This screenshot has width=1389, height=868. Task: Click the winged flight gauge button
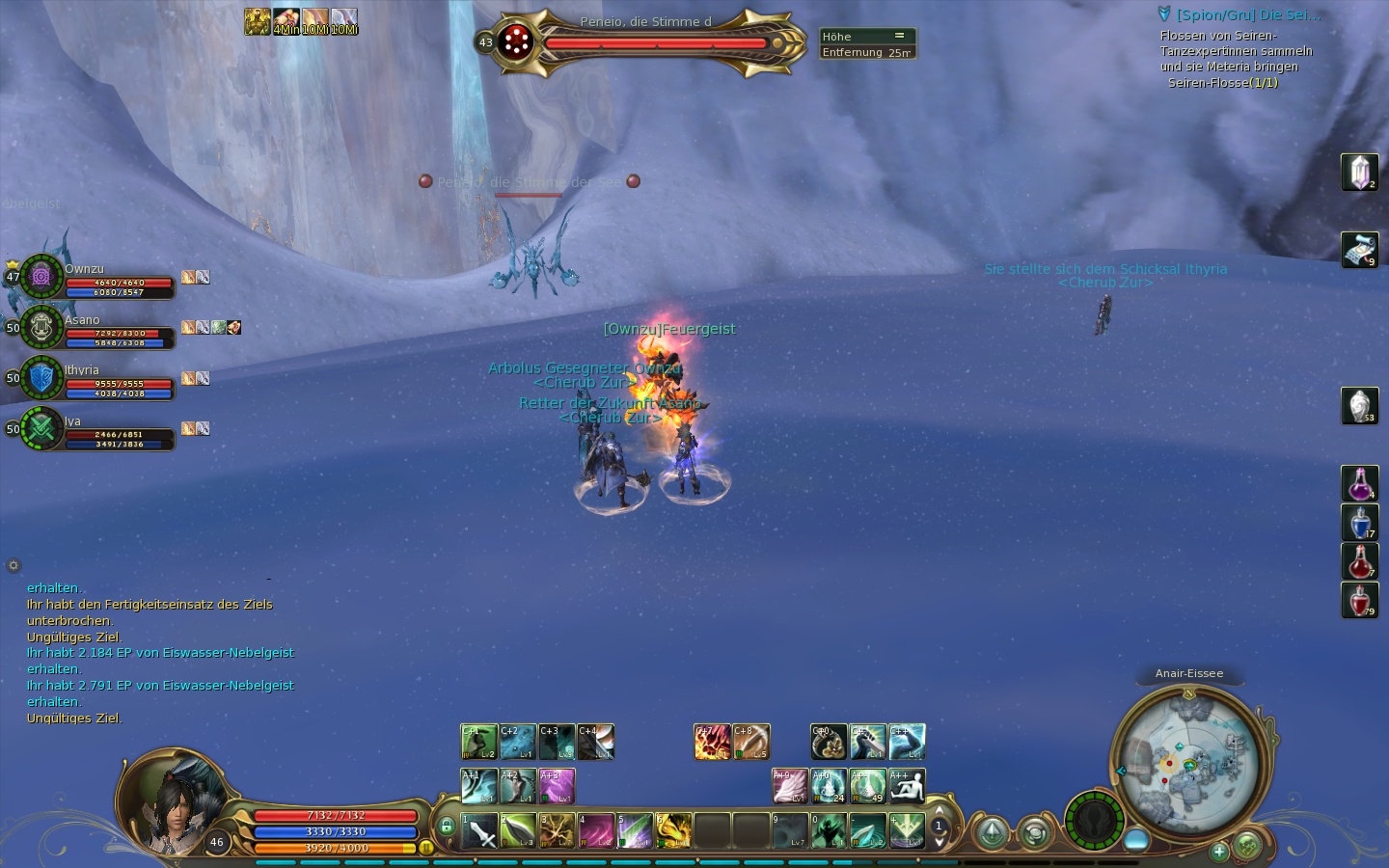(x=1095, y=821)
